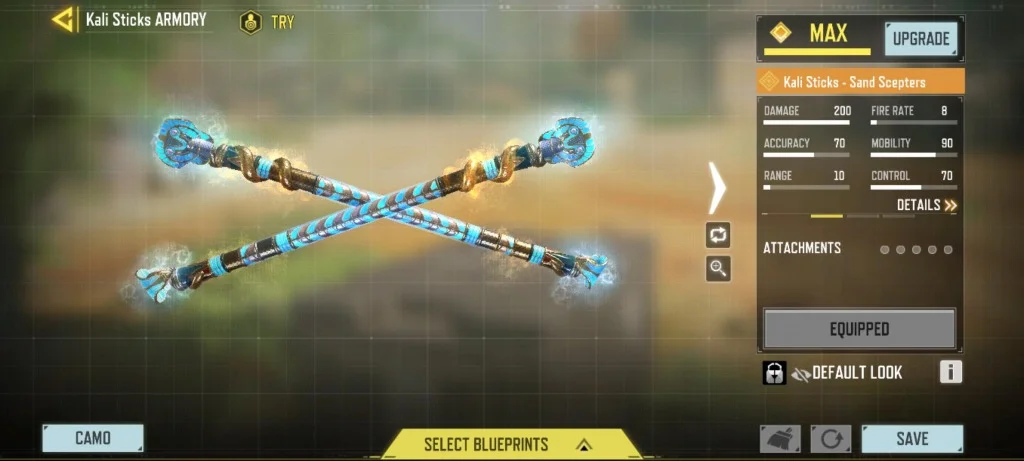The image size is (1024, 461).
Task: Zoom in with the magnifier icon
Action: coord(718,268)
